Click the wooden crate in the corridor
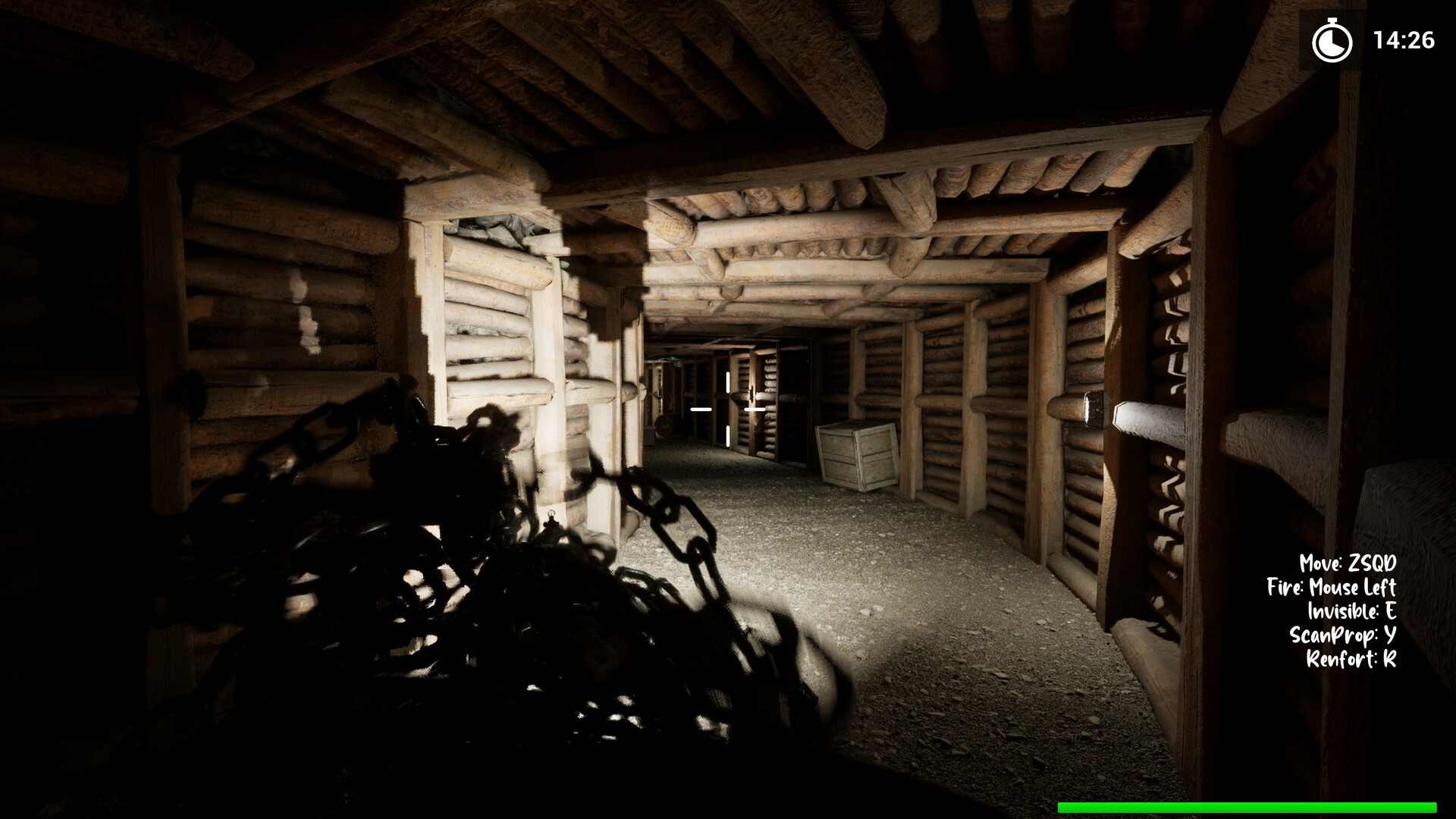 click(x=855, y=455)
